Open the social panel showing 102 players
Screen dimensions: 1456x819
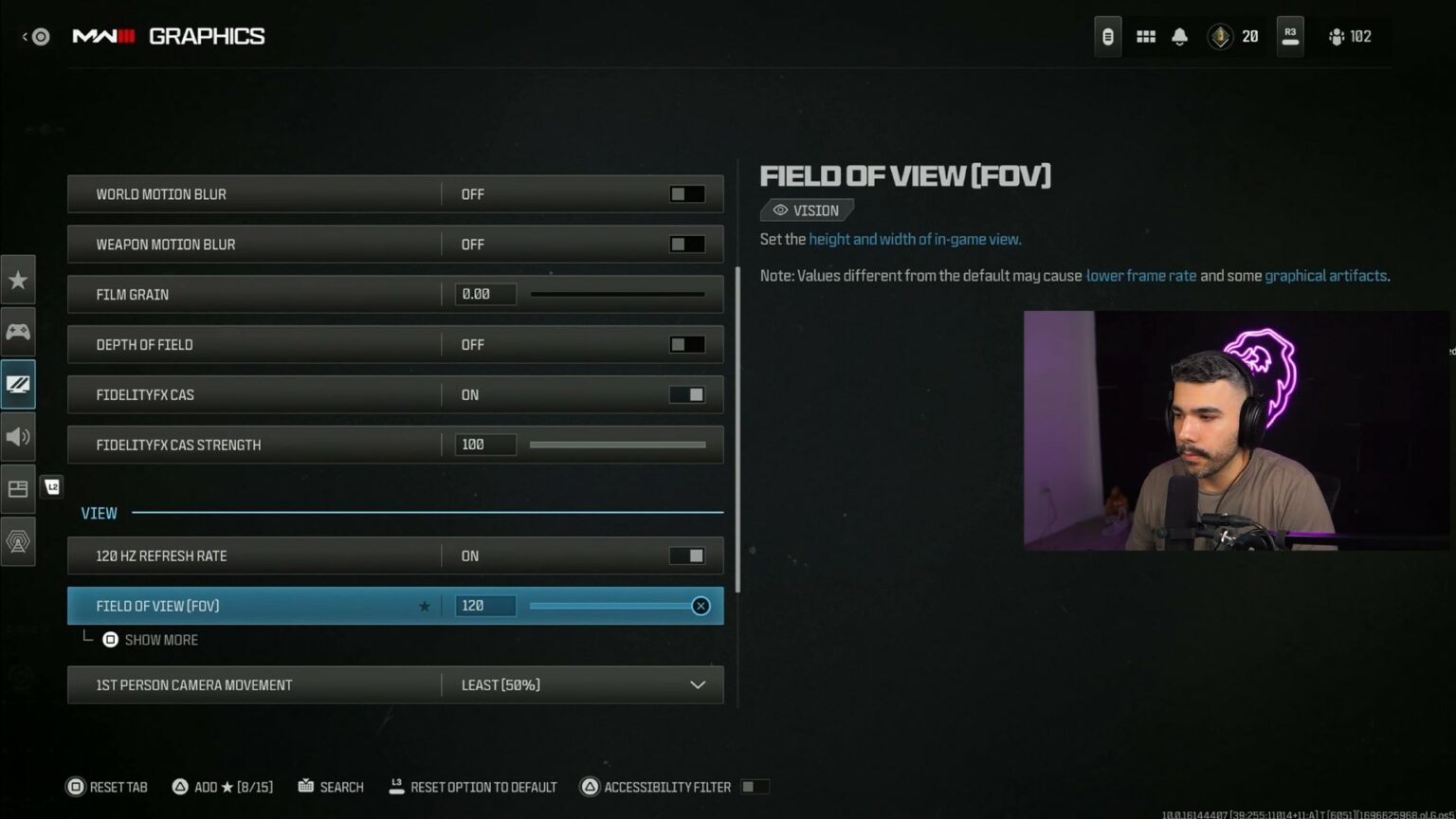coord(1350,36)
